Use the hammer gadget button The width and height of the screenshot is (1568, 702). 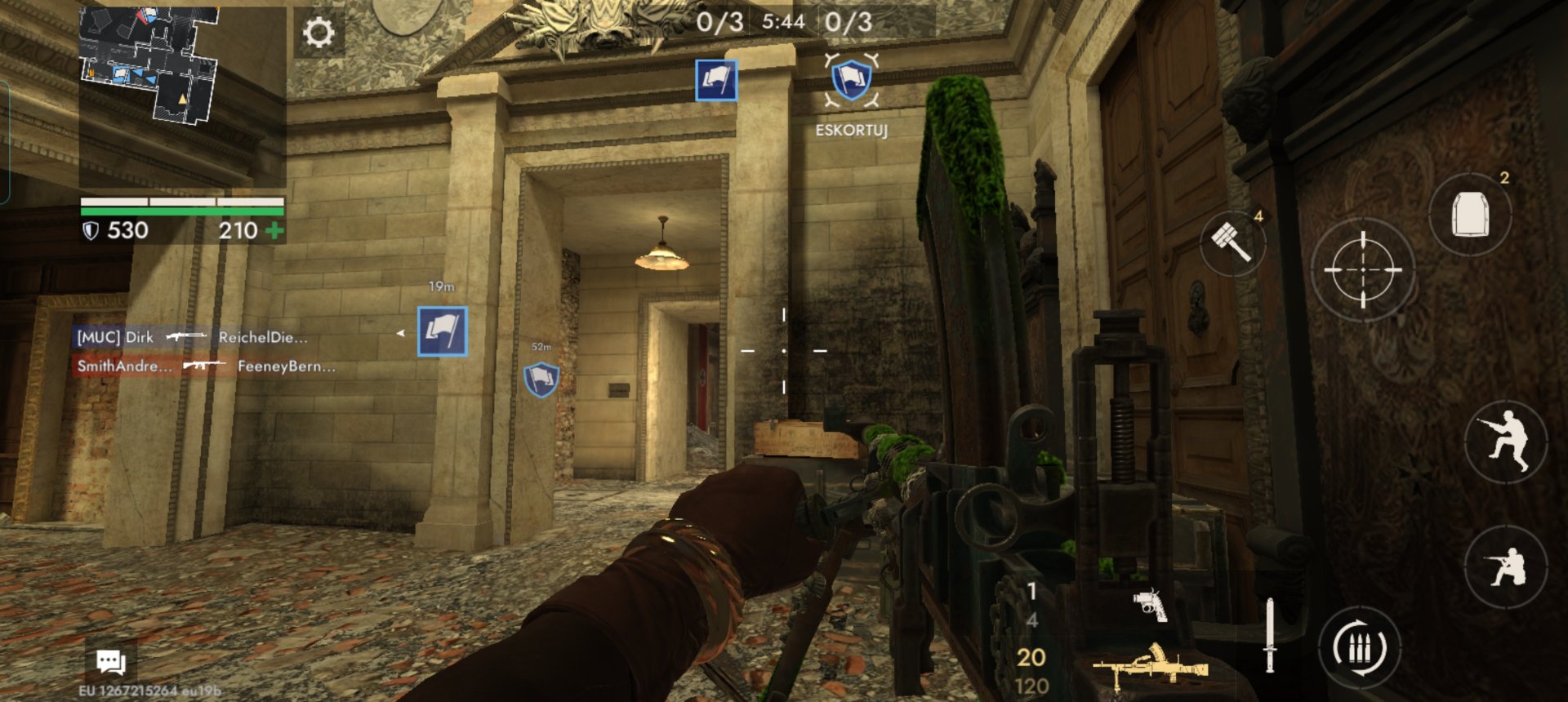[1232, 242]
